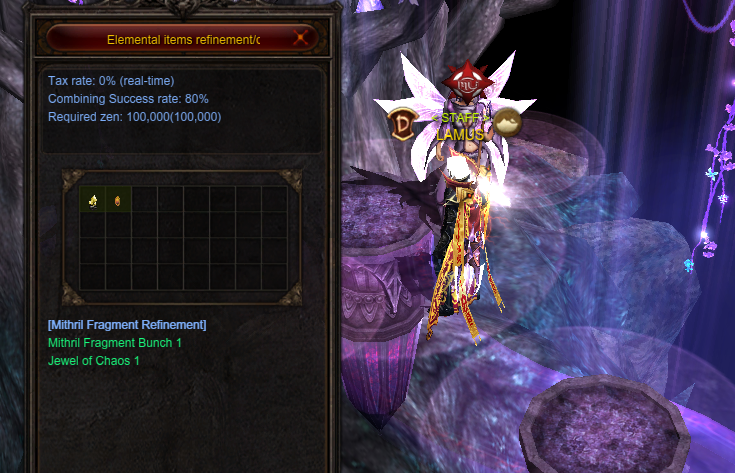Select the Mithril Fragment Bunch slot
Image resolution: width=735 pixels, height=473 pixels.
(x=93, y=200)
